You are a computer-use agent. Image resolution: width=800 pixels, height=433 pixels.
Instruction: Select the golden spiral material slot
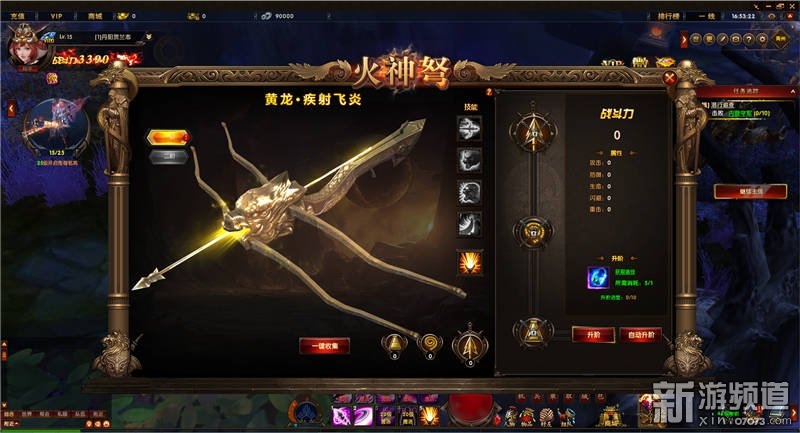coord(428,342)
